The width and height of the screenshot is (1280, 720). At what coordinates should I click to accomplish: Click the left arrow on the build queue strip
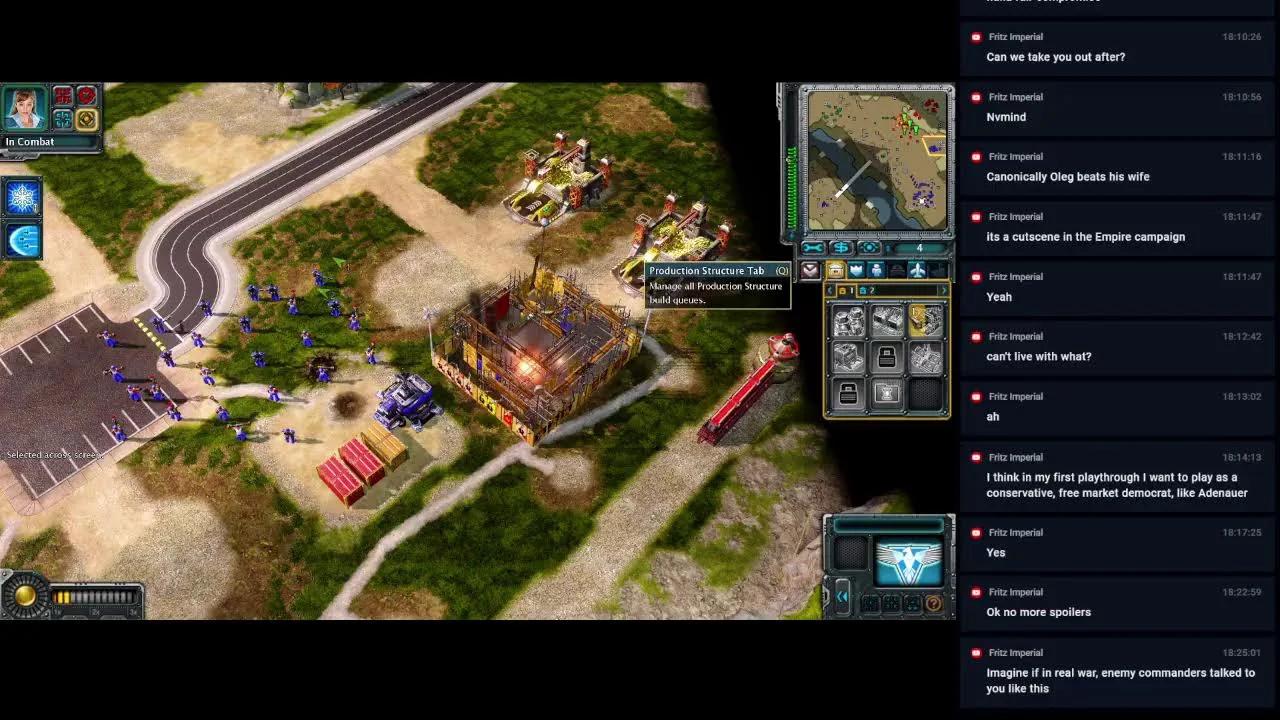pos(829,290)
